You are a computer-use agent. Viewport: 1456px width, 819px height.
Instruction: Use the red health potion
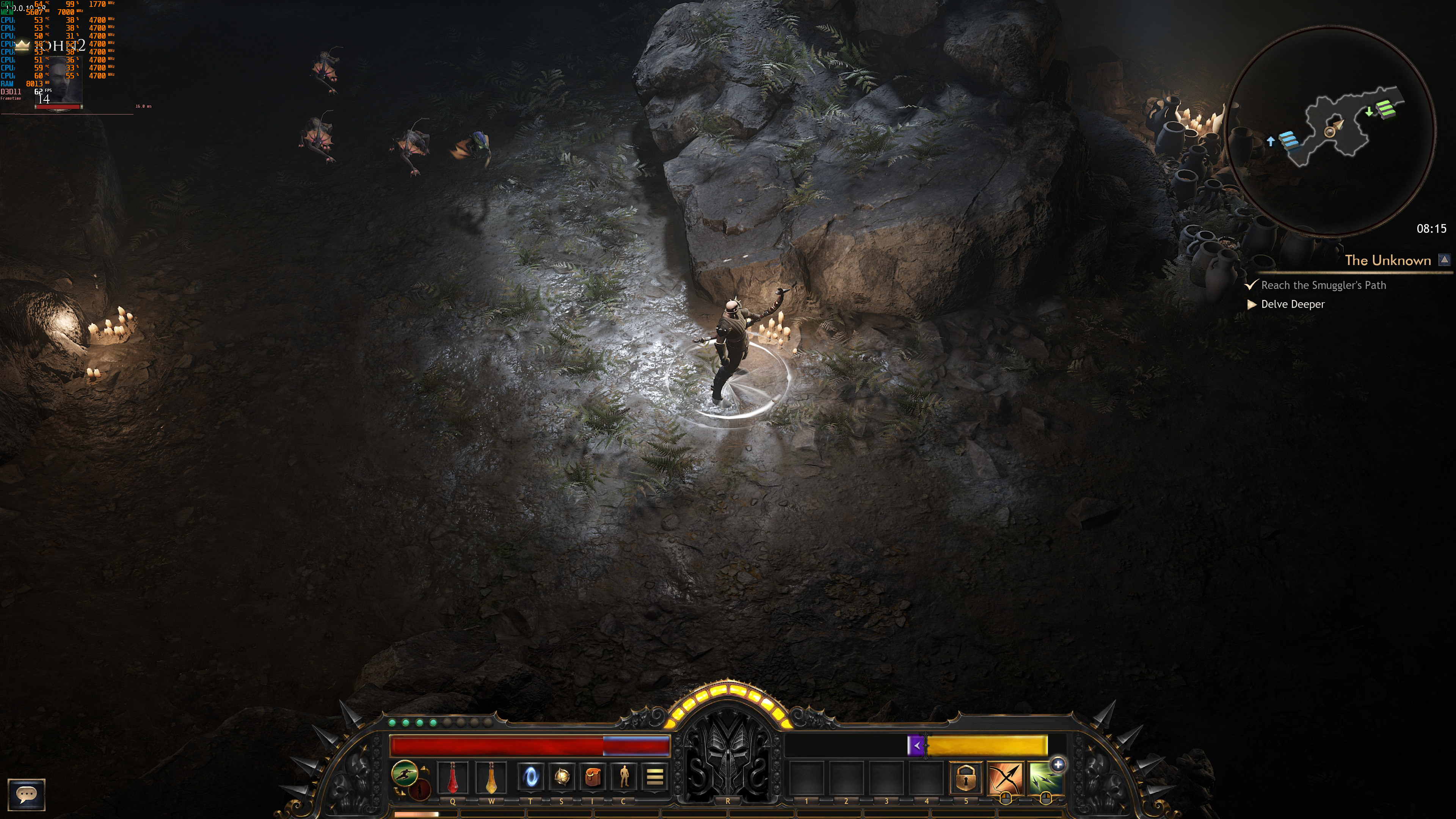click(452, 778)
